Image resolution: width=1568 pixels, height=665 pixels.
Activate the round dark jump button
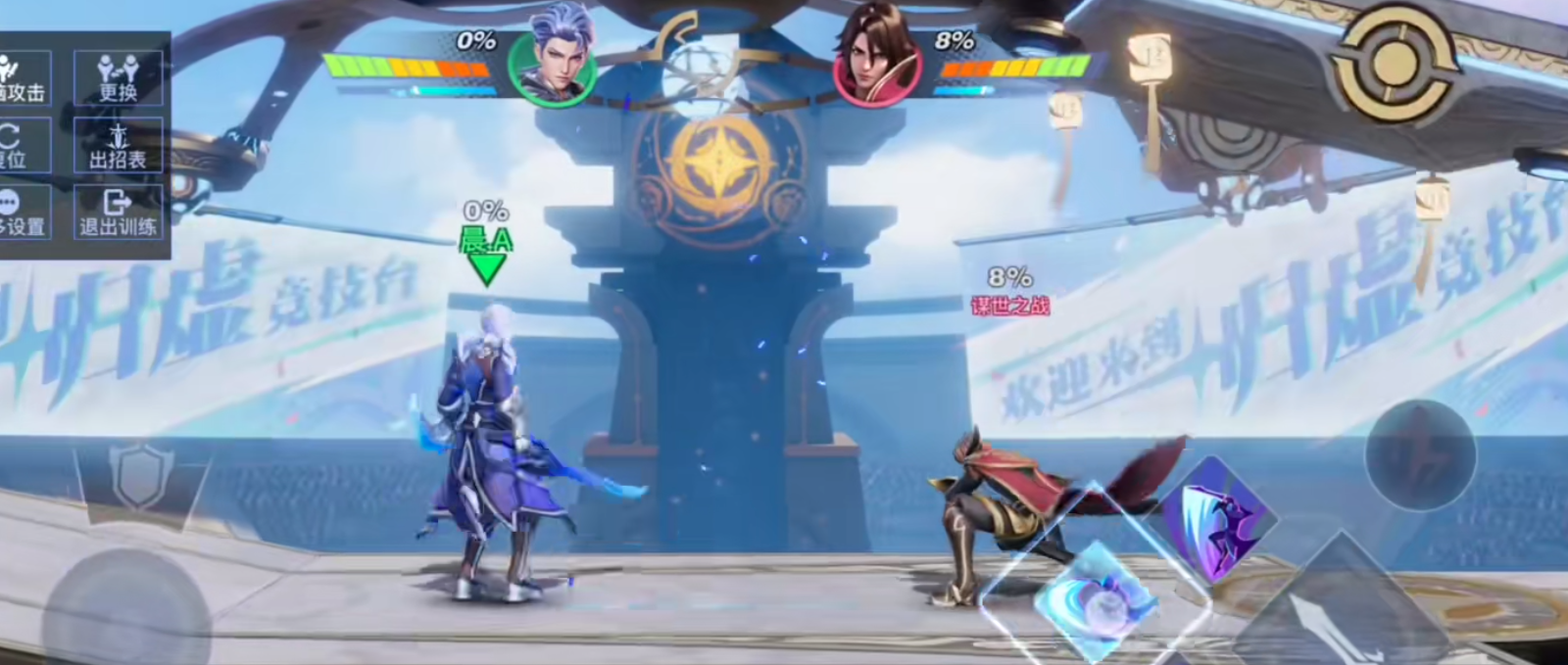click(x=1420, y=455)
